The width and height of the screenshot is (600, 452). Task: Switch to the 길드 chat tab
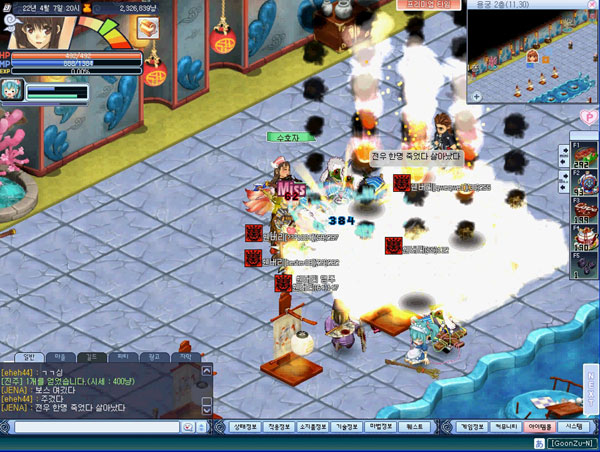(90, 356)
